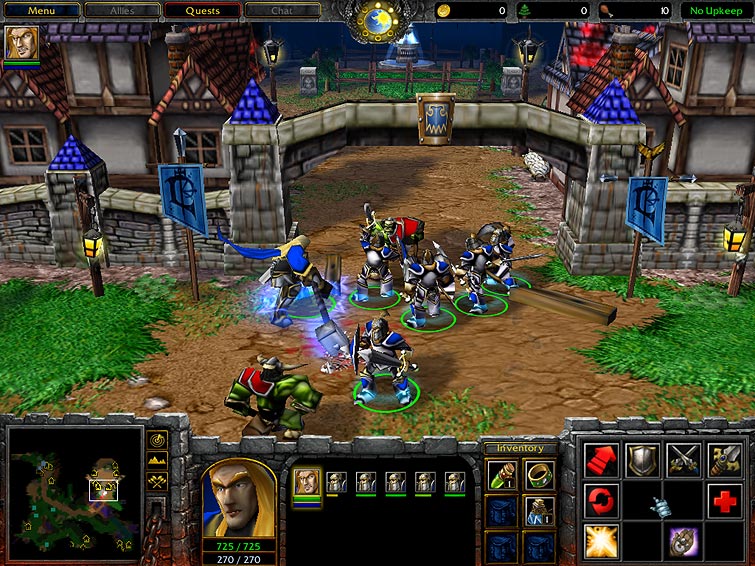Select the hero icon below the Menu button

[20, 43]
